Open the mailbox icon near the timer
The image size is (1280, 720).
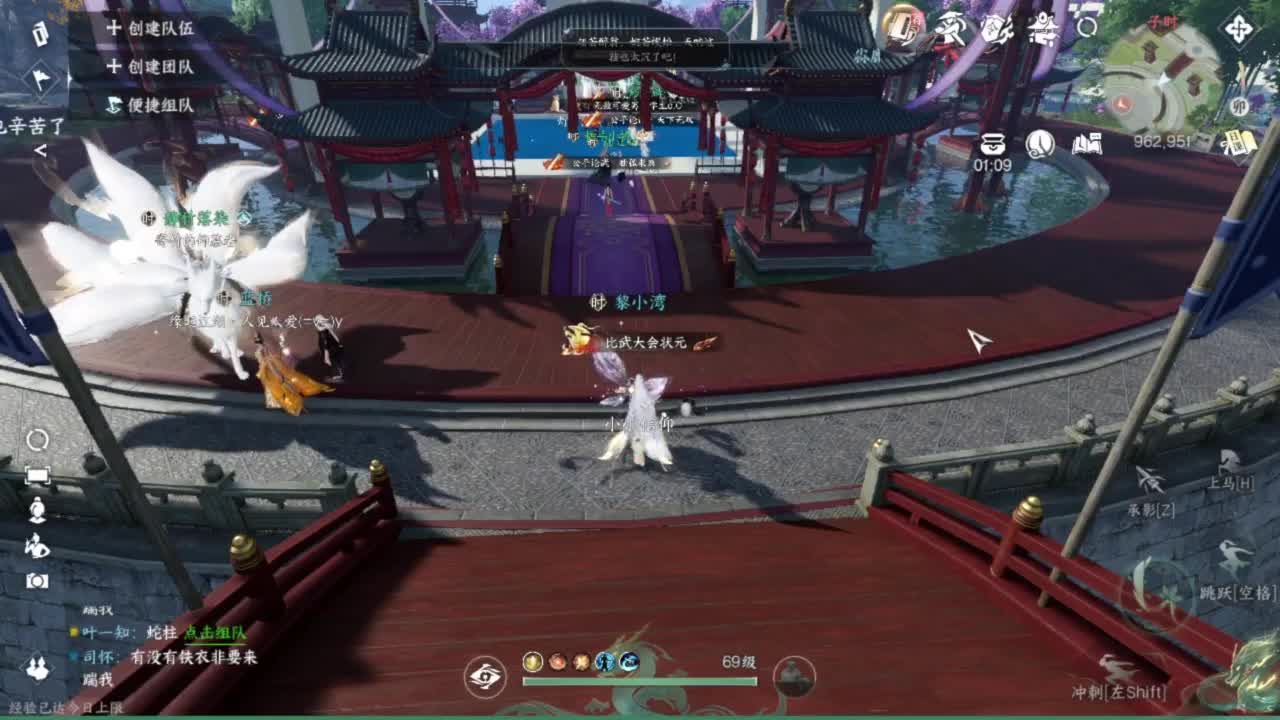pyautogui.click(x=994, y=144)
